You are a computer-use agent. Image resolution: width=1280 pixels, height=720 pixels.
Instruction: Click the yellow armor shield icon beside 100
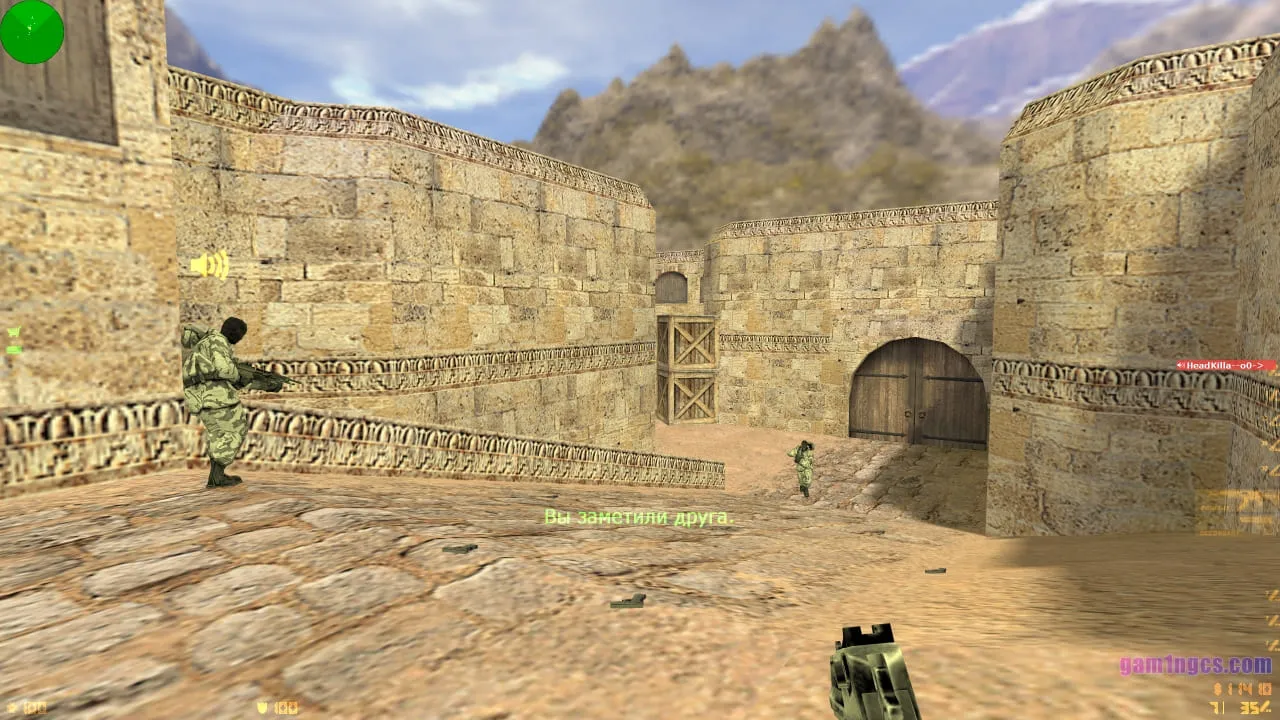coord(261,707)
